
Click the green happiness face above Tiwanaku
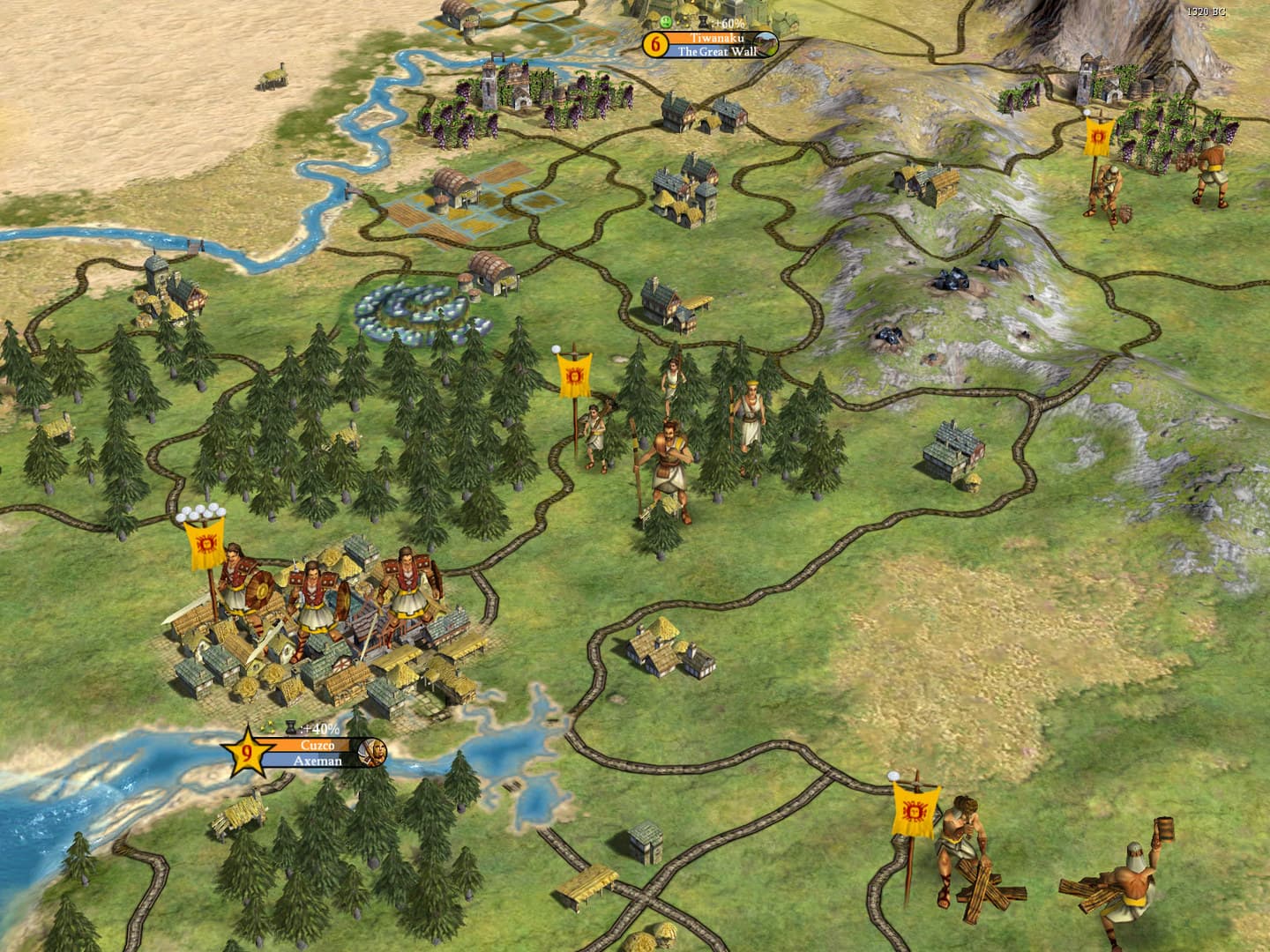point(664,22)
